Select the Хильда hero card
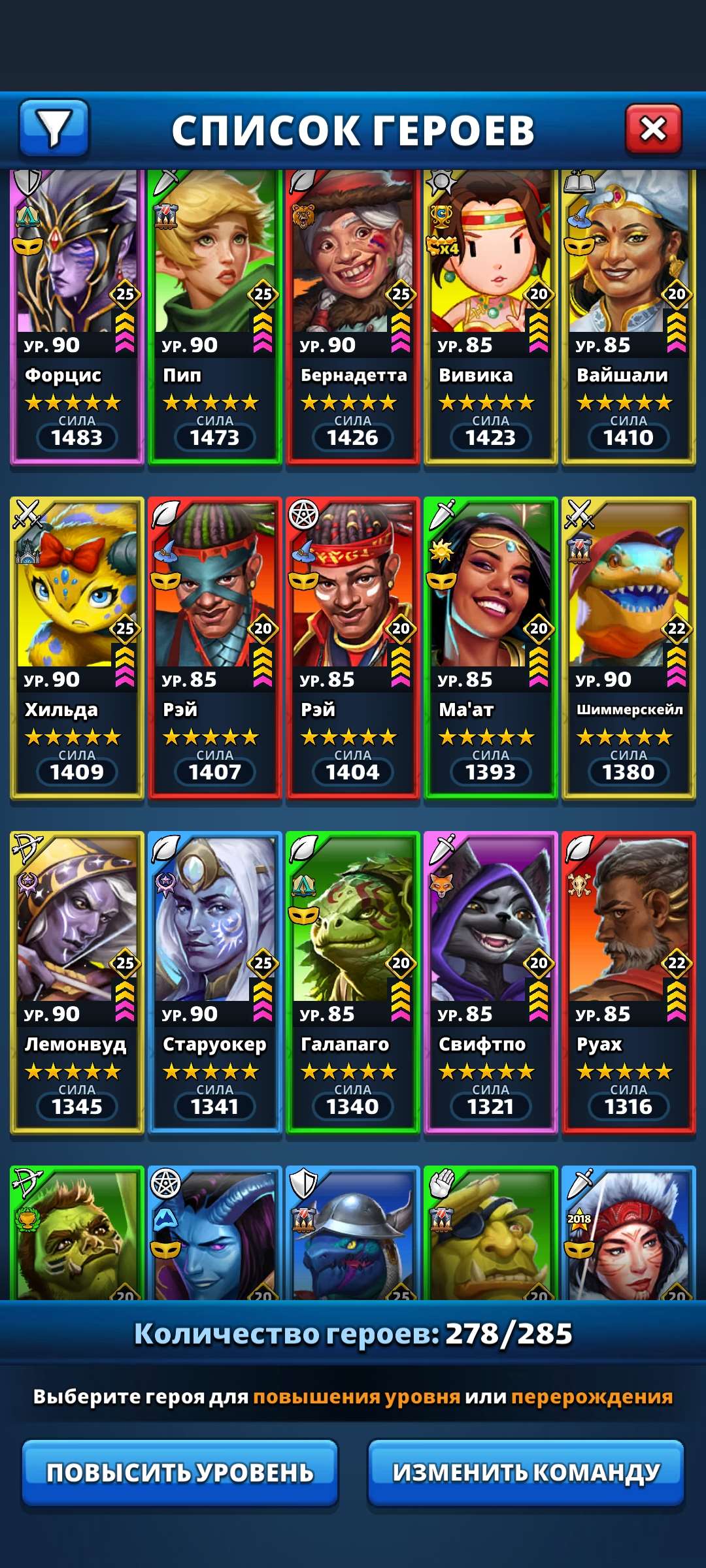 pos(76,647)
